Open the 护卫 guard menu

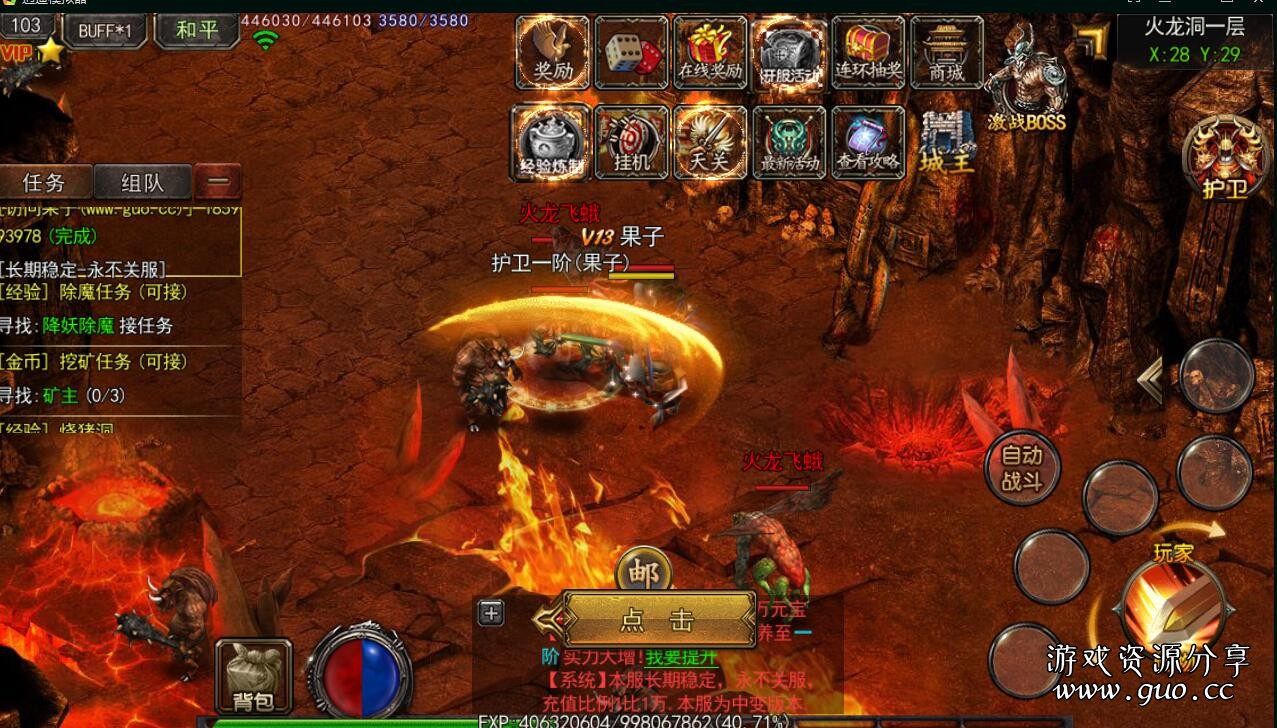(1224, 160)
